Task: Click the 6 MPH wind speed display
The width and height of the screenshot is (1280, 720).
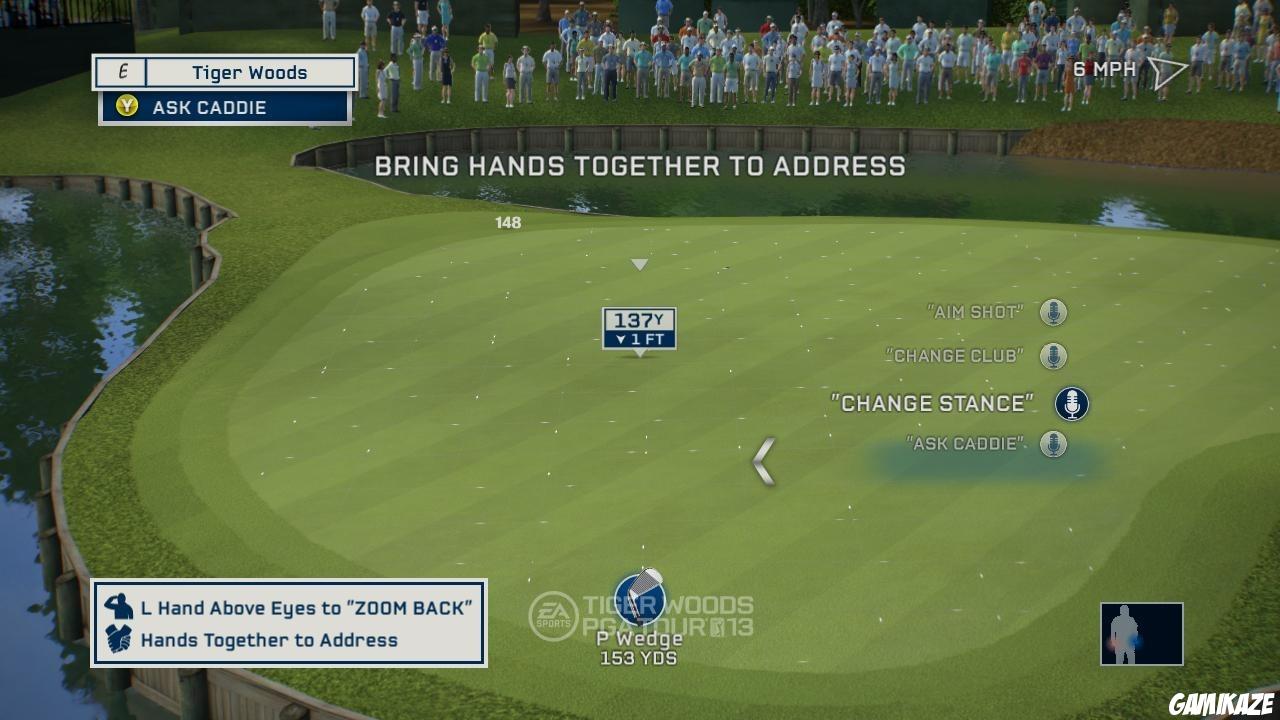Action: tap(1102, 69)
